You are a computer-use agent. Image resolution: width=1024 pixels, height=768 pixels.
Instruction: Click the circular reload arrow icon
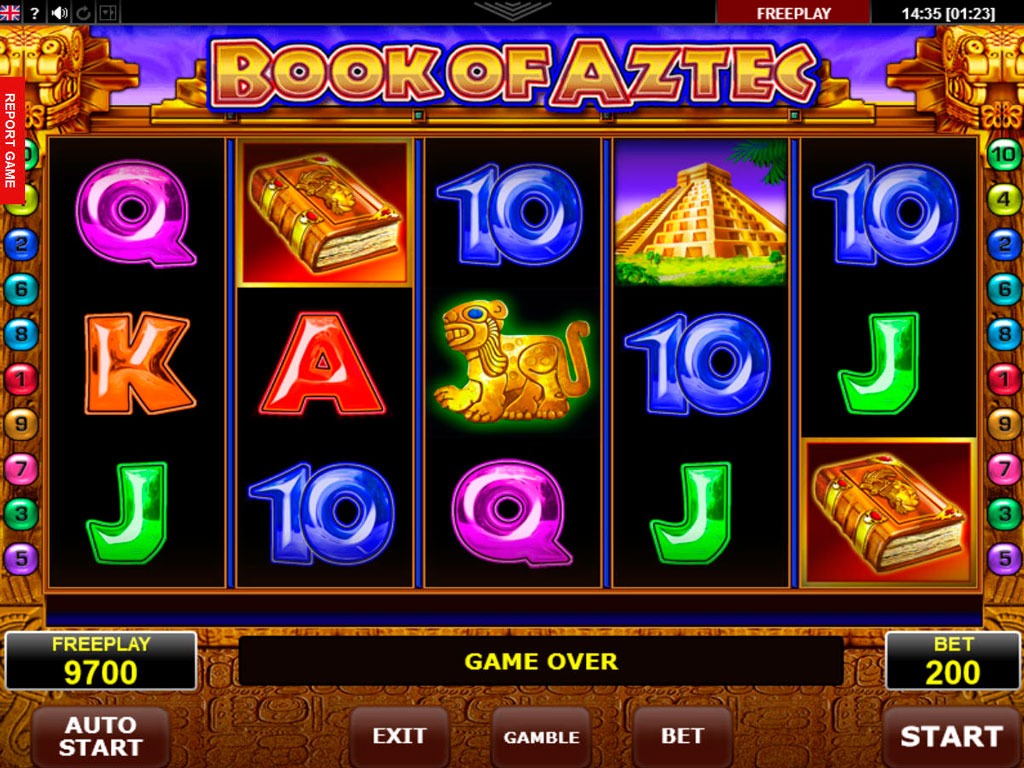[x=84, y=13]
